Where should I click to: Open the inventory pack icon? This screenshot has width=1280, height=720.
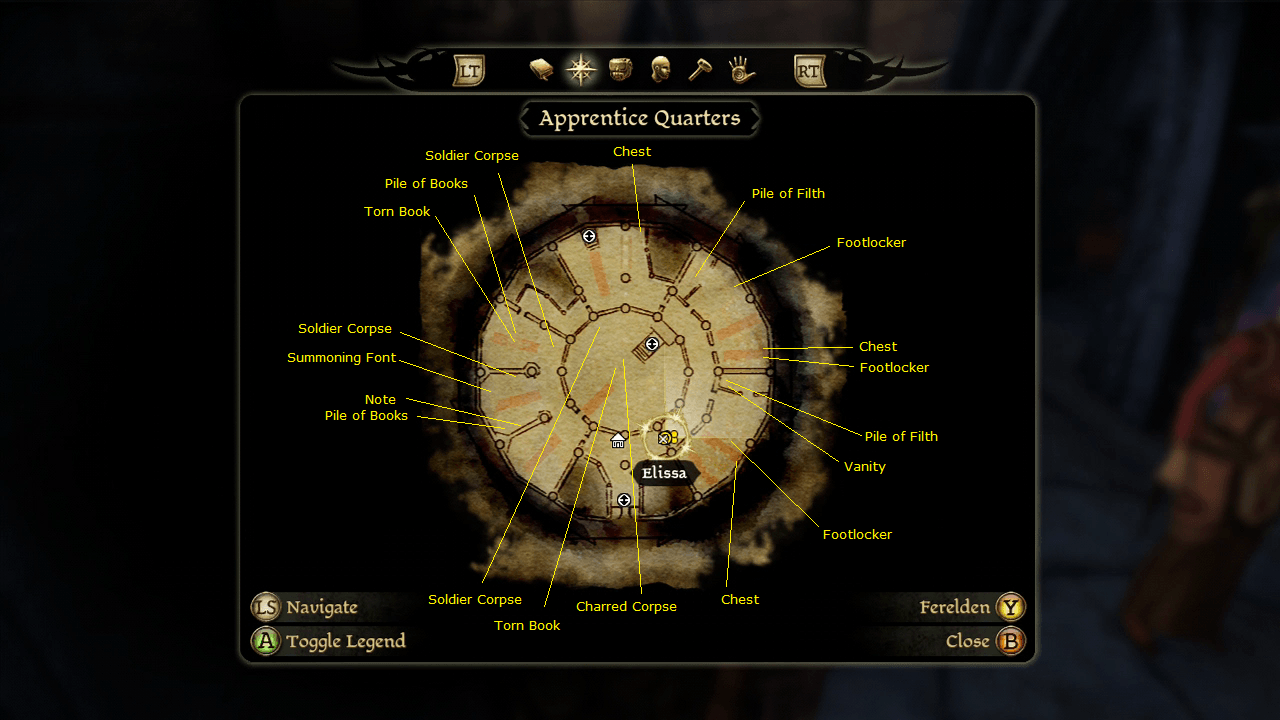click(619, 68)
